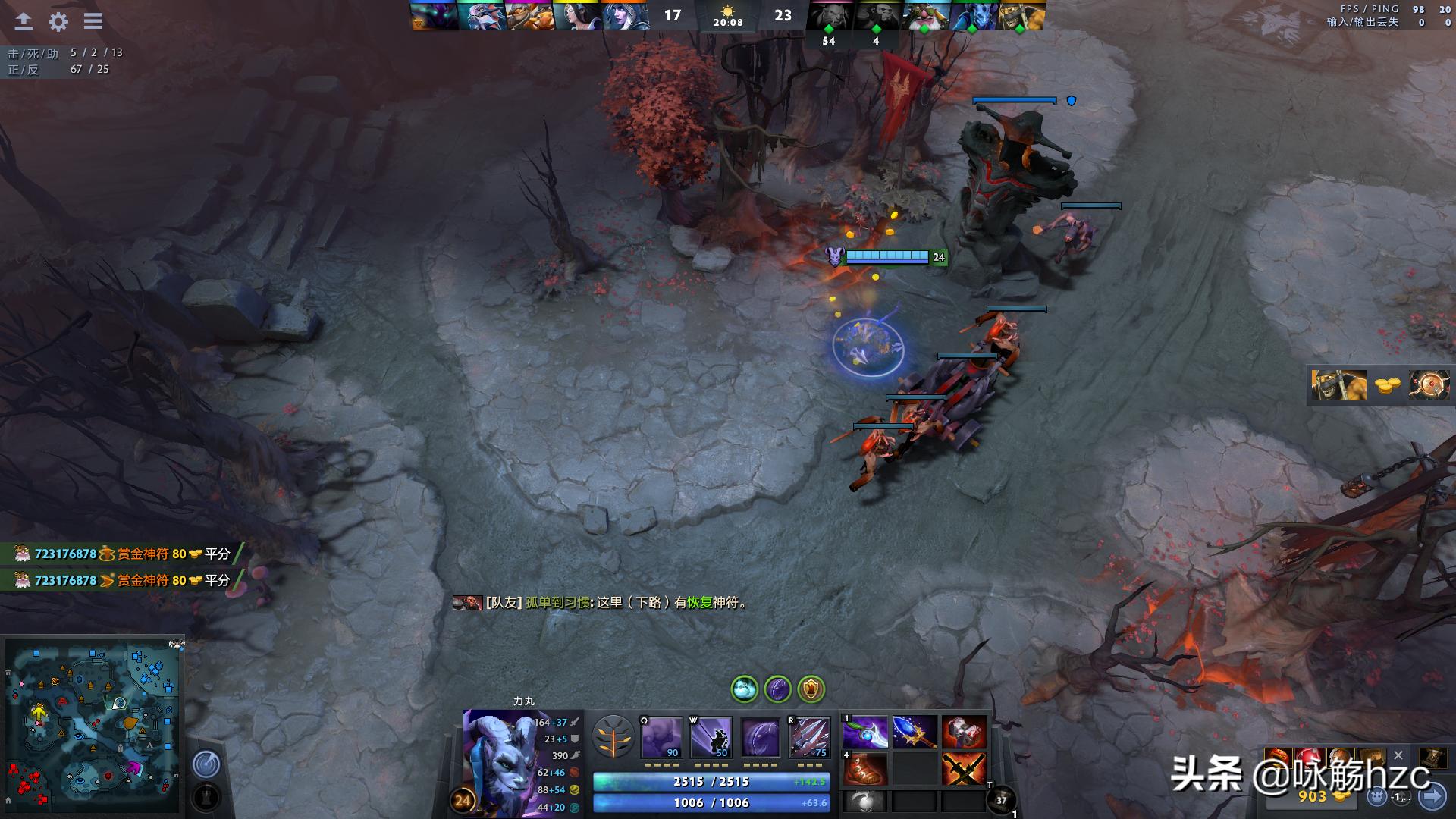Screen dimensions: 1456x819
Task: Activate the Scan radar button
Action: point(206,764)
